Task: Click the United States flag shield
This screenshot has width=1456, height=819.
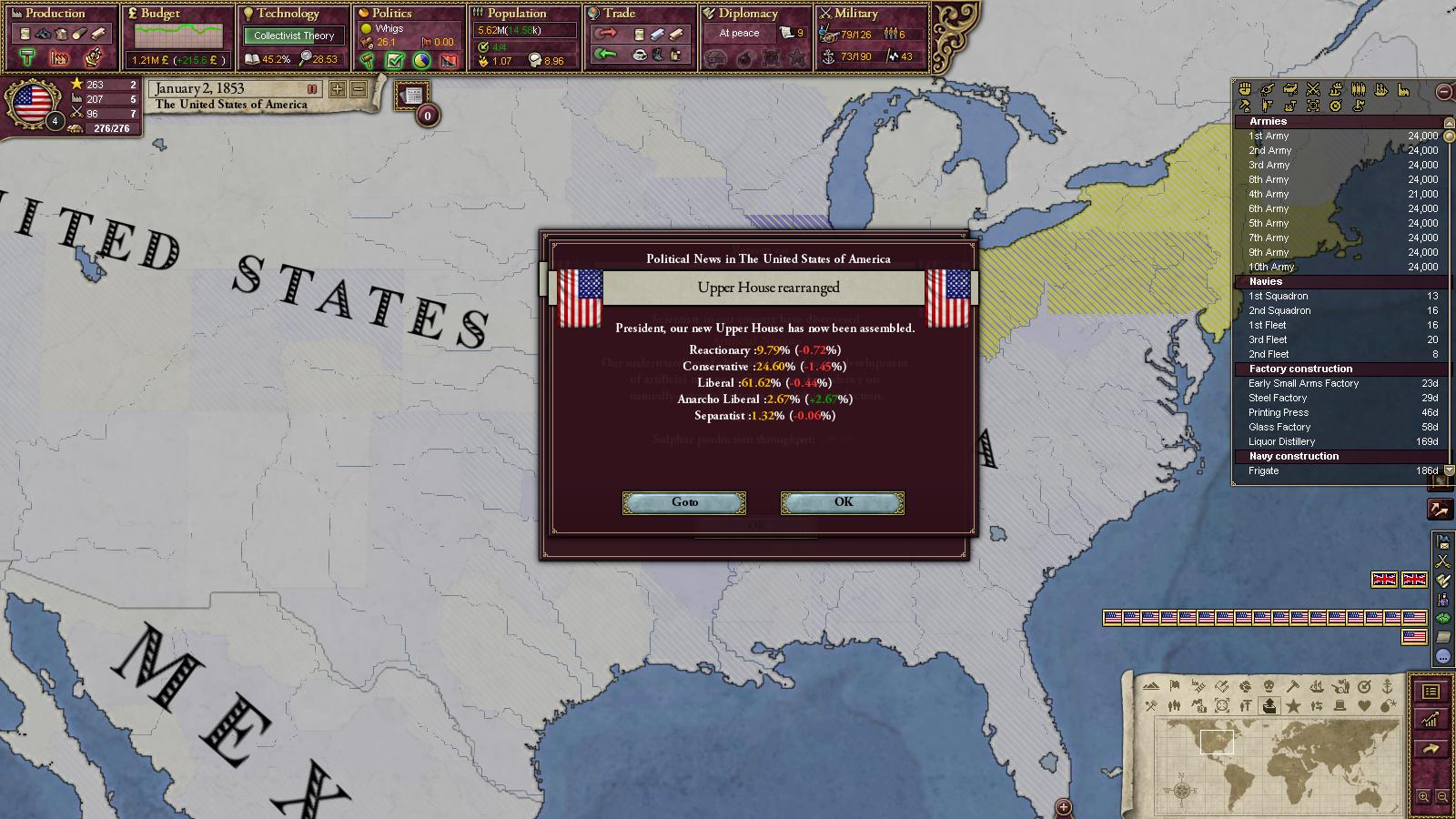Action: 33,104
